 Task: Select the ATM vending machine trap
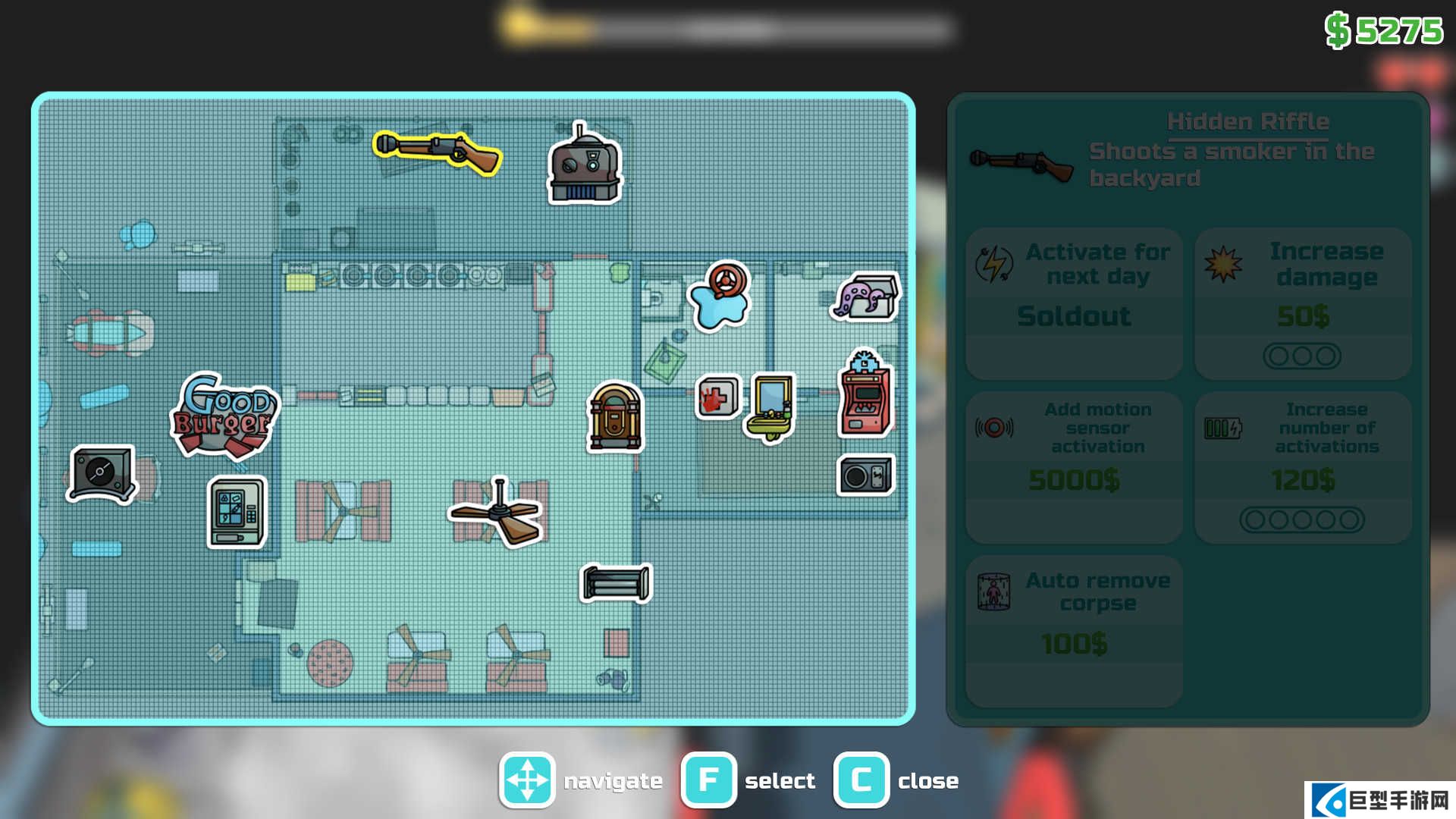tap(237, 512)
